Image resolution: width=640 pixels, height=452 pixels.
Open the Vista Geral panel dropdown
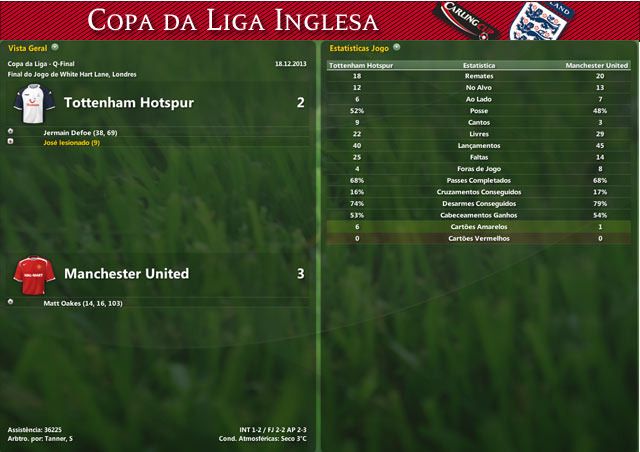pyautogui.click(x=55, y=46)
